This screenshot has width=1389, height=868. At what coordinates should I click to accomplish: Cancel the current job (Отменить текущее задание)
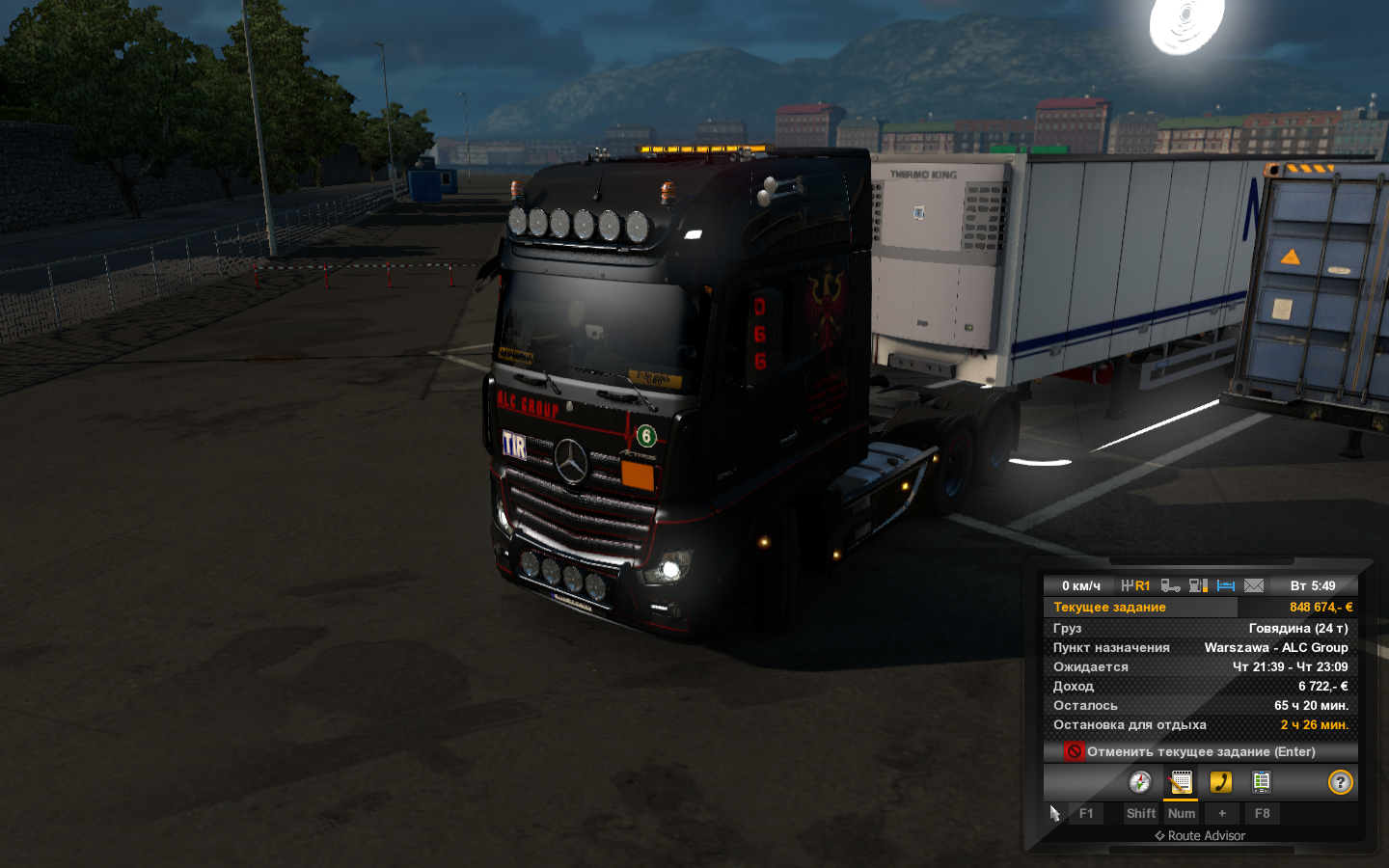click(x=1200, y=751)
